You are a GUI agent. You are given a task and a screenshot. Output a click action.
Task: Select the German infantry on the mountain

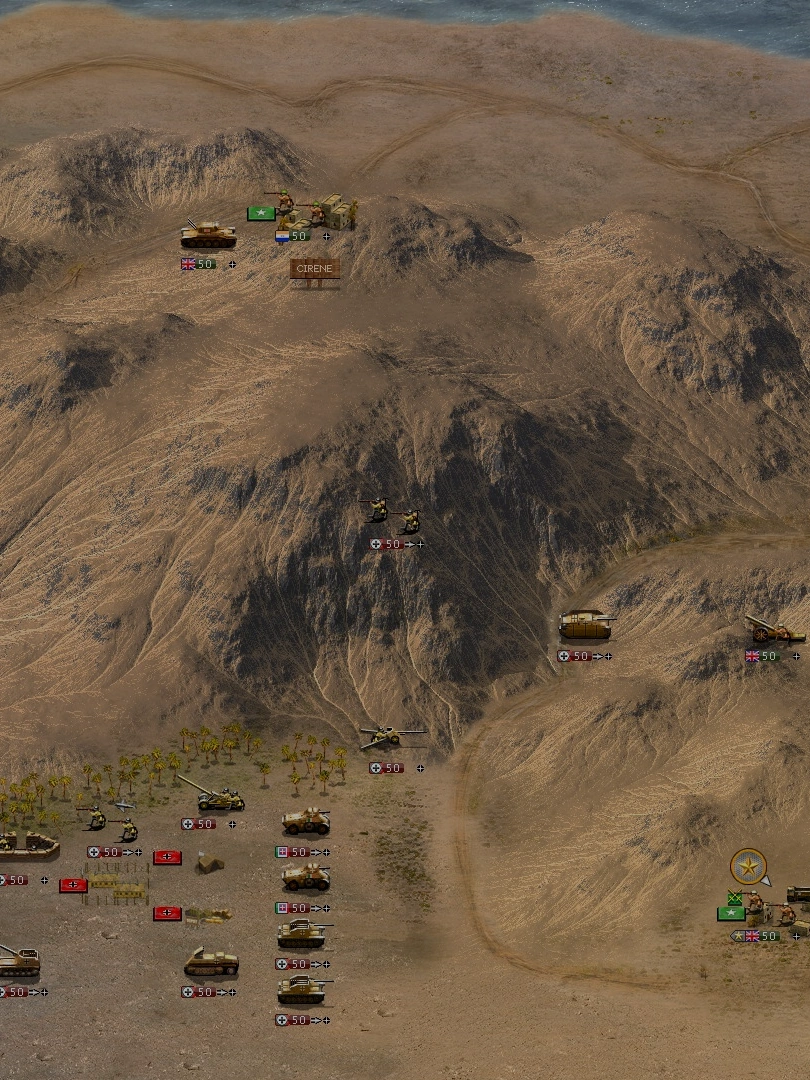[392, 516]
